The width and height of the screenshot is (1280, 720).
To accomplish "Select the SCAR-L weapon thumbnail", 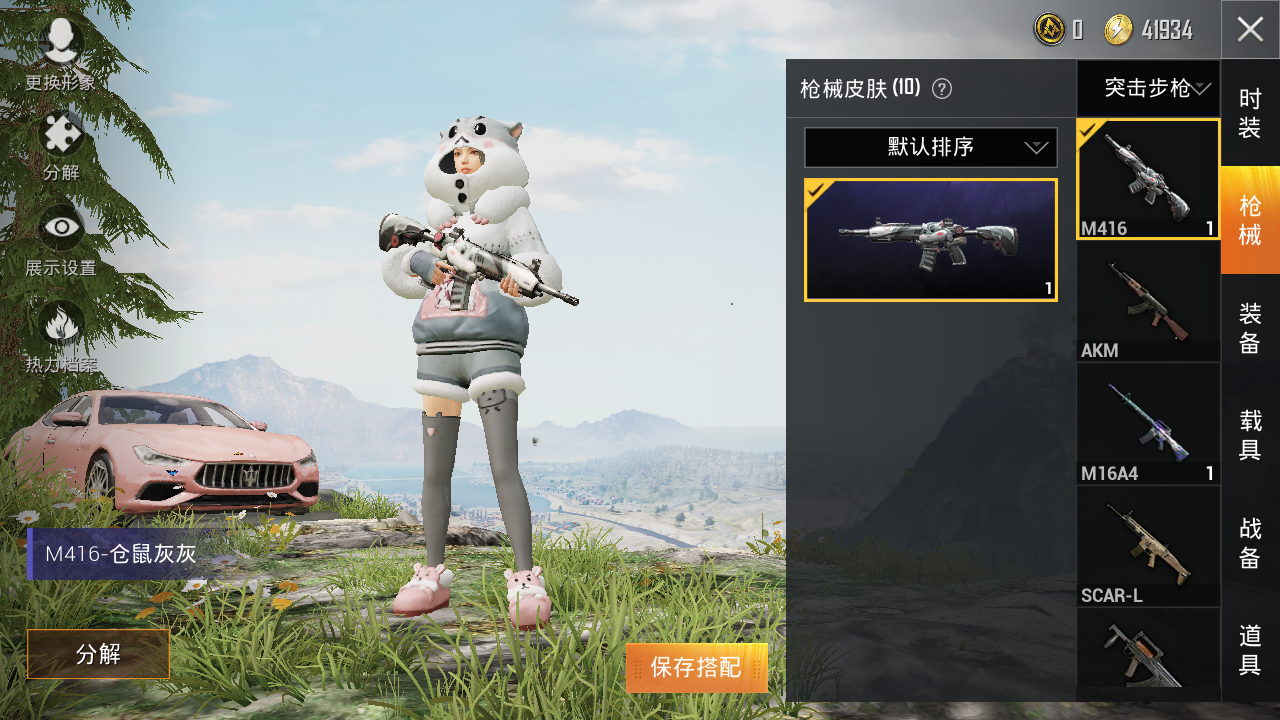I will pyautogui.click(x=1148, y=545).
